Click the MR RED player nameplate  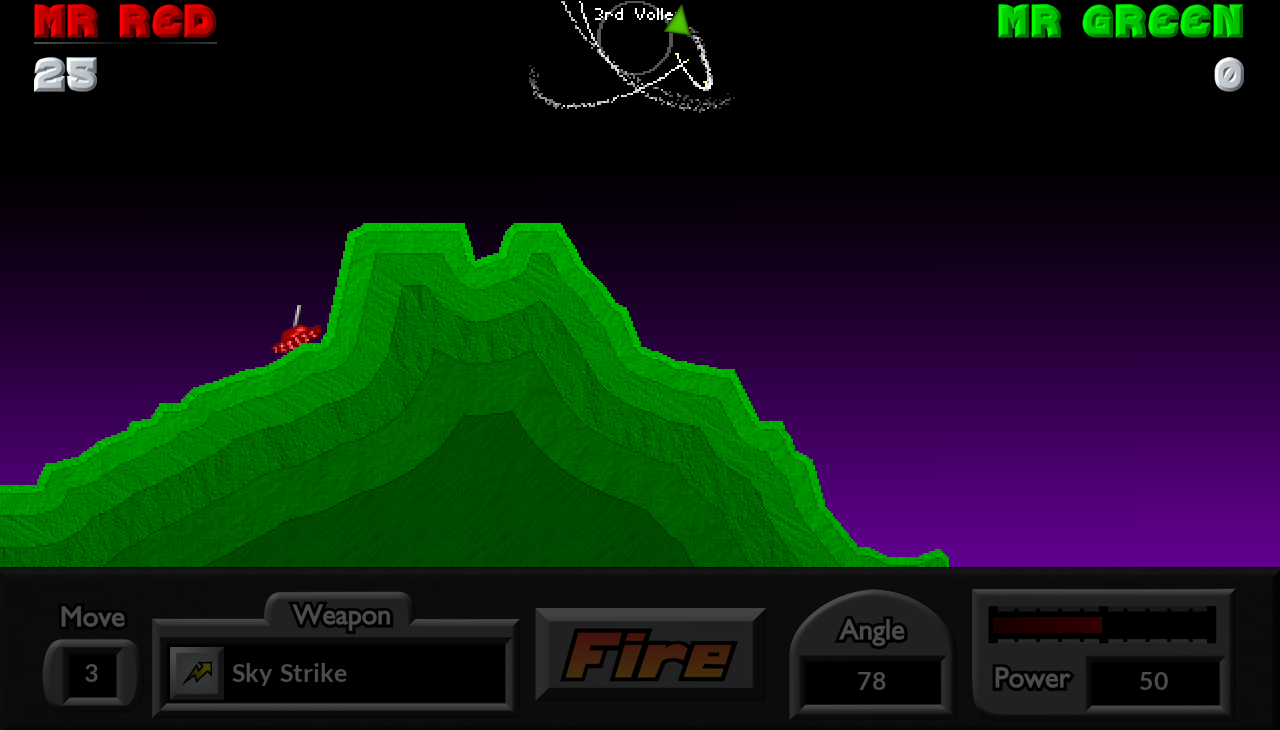pos(124,20)
